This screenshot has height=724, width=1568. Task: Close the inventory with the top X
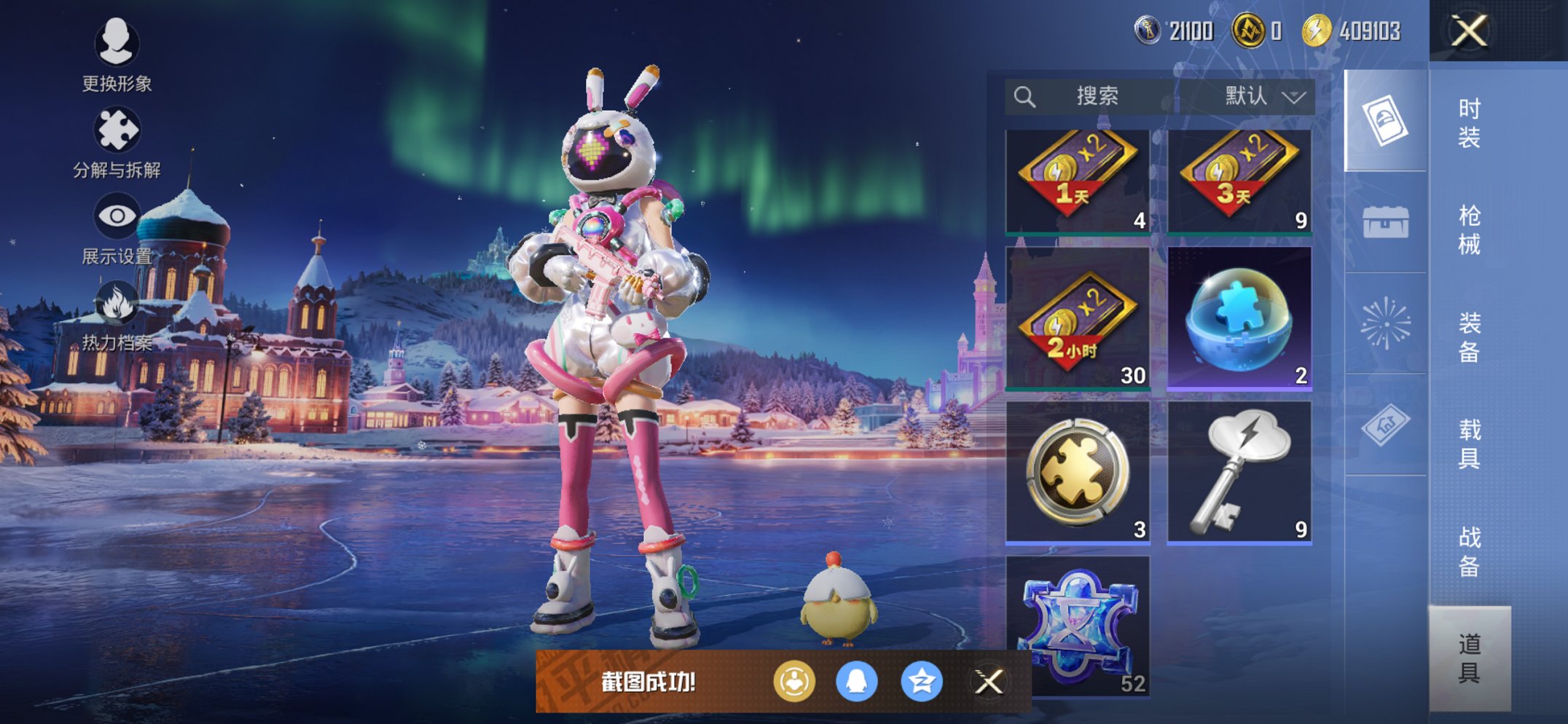pyautogui.click(x=1468, y=31)
